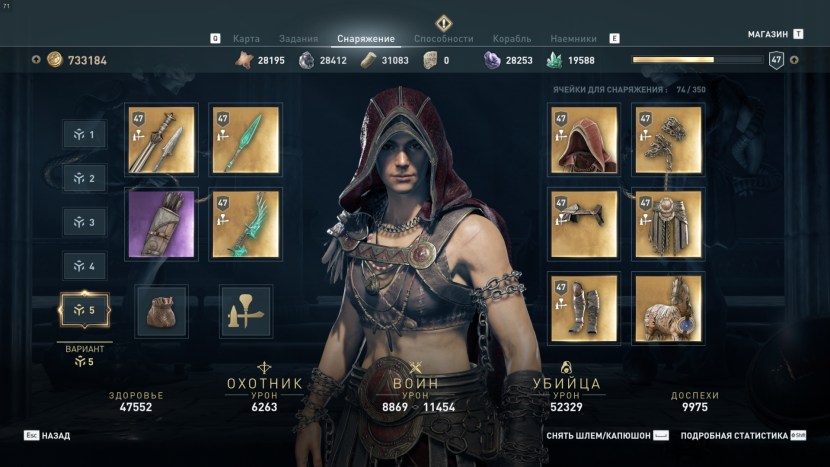Screen dimensions: 830x467
Task: Open the purple quiver slot
Action: tap(161, 224)
